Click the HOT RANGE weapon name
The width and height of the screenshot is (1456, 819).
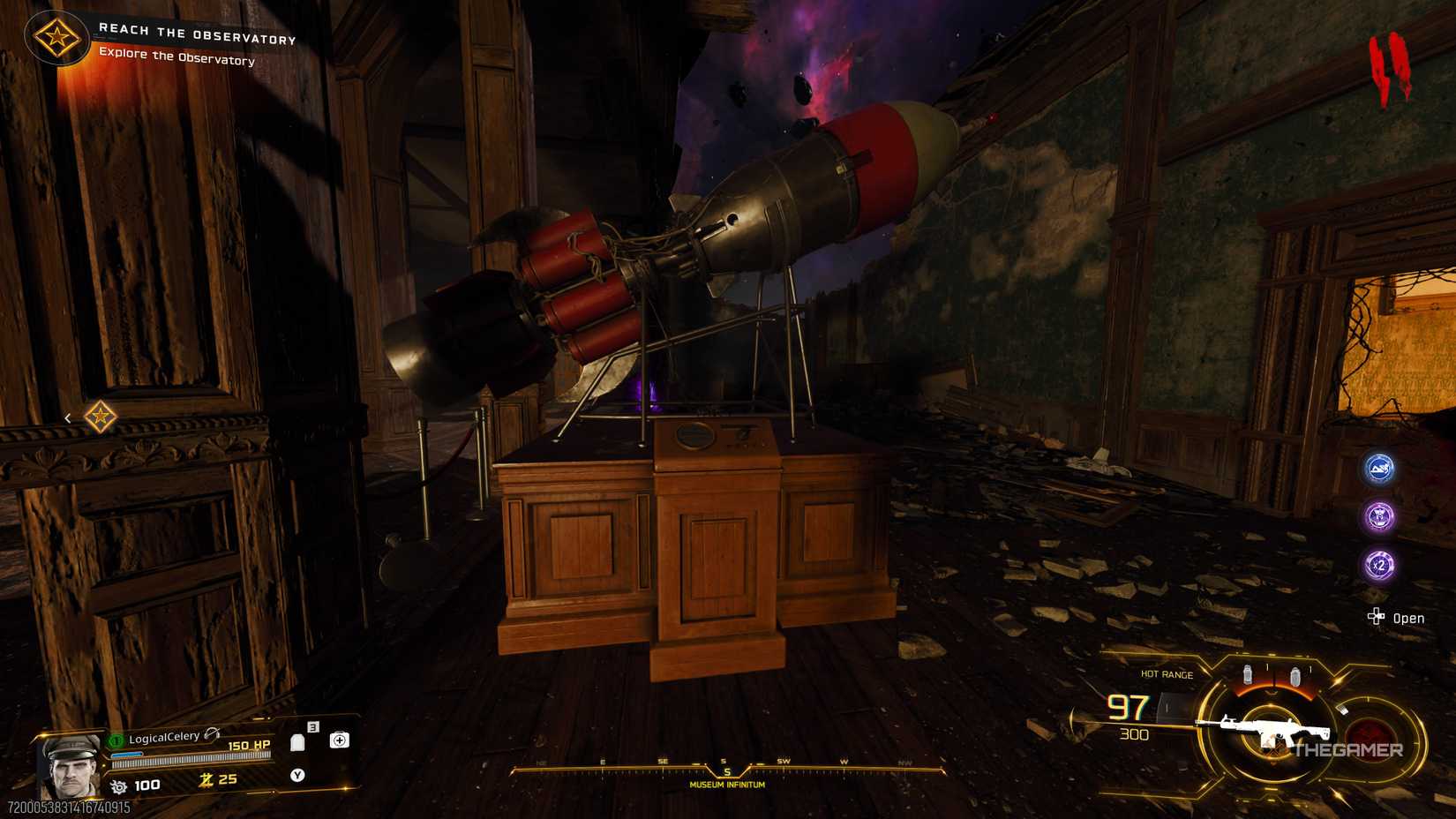click(x=1165, y=674)
